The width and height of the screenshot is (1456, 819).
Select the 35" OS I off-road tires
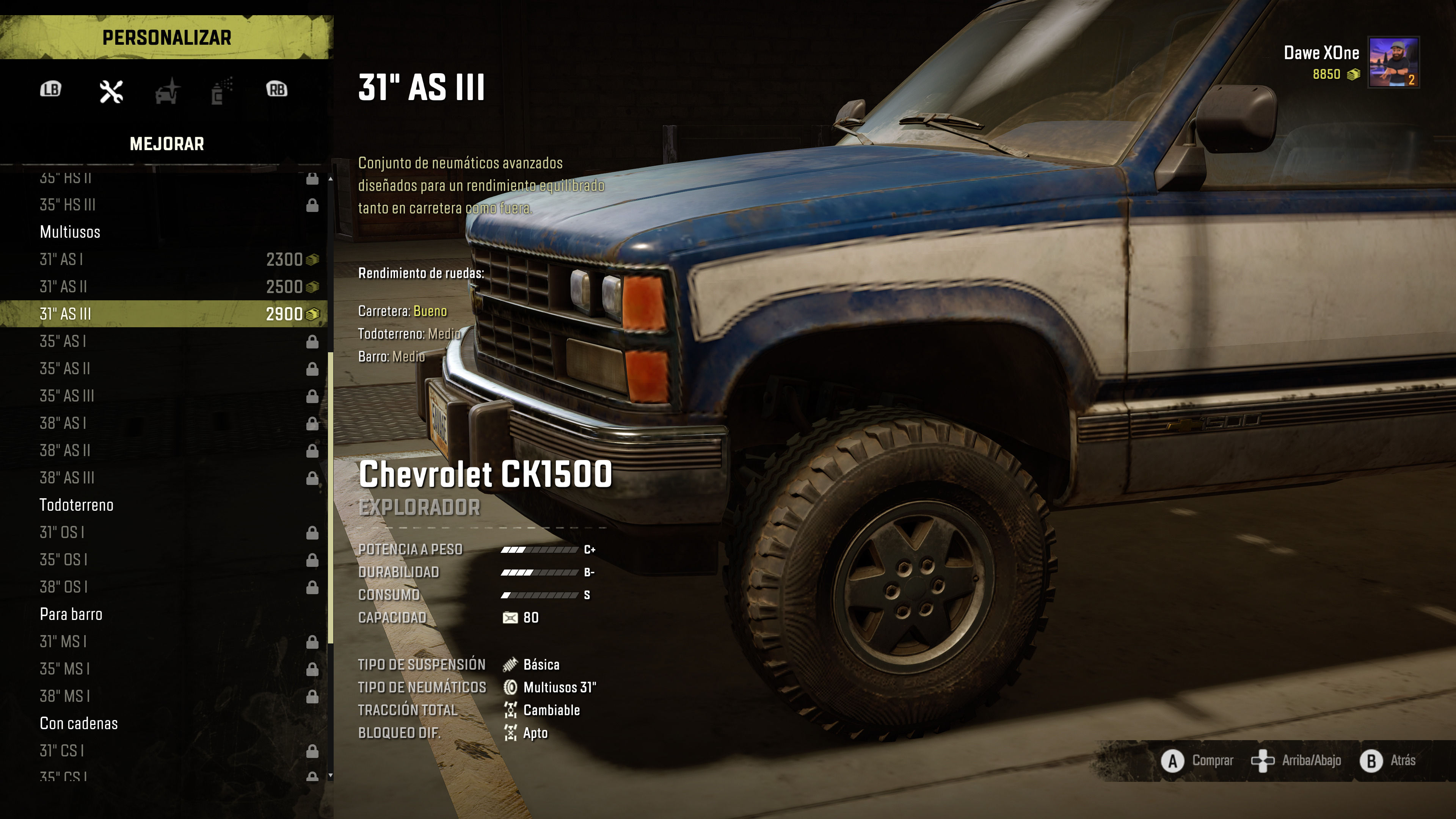tap(164, 560)
